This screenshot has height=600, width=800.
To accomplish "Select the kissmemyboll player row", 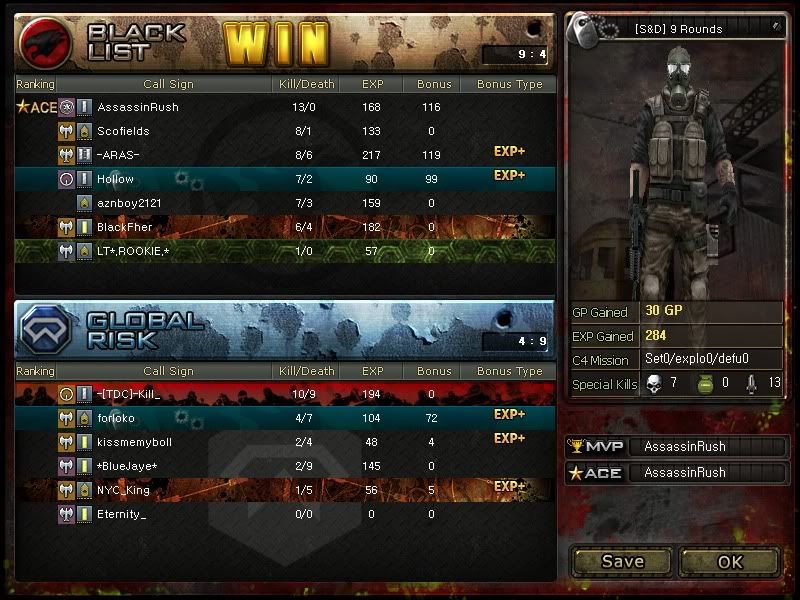I will [x=284, y=443].
